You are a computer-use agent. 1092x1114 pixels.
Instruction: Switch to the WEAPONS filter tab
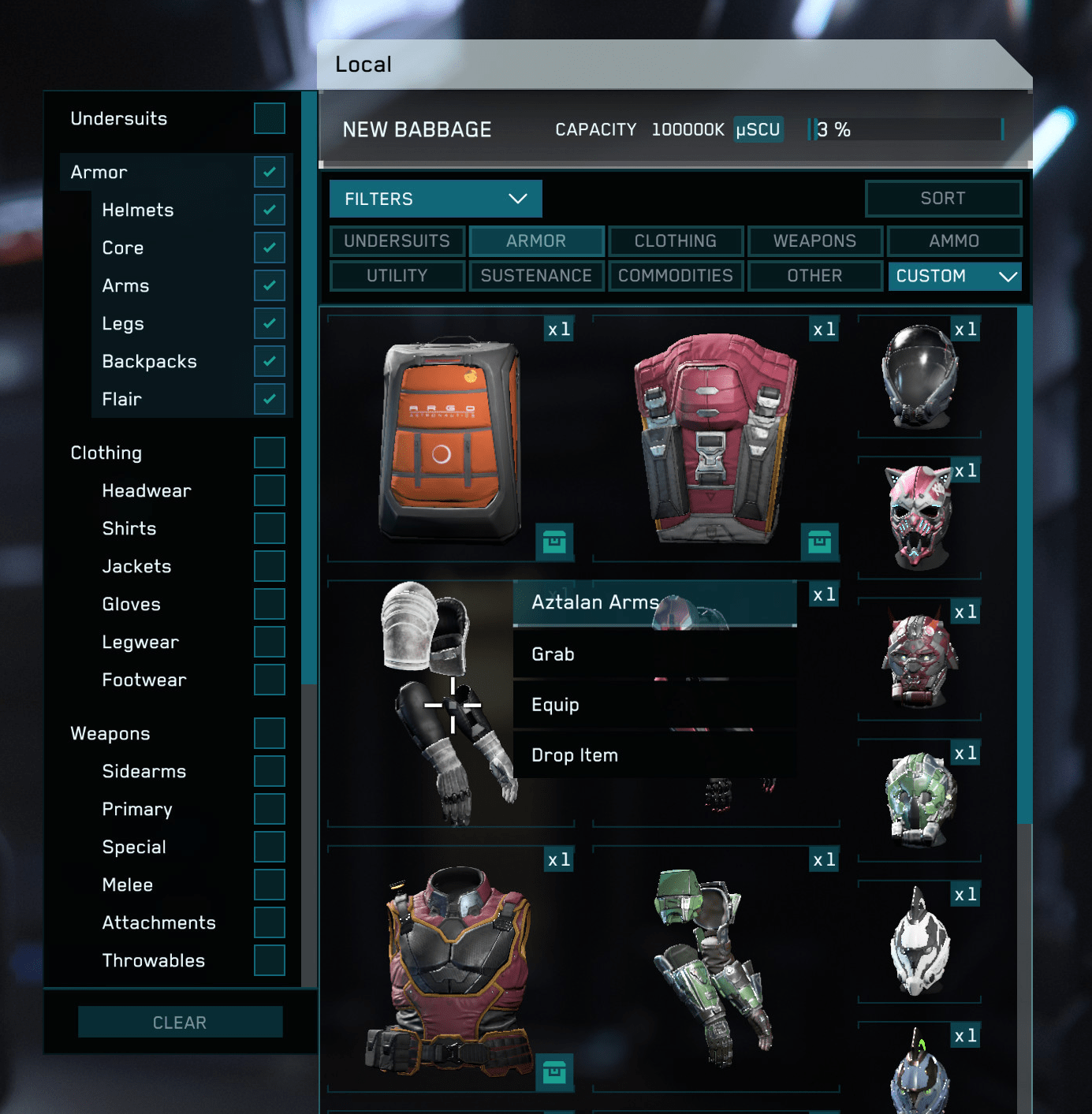click(x=815, y=240)
